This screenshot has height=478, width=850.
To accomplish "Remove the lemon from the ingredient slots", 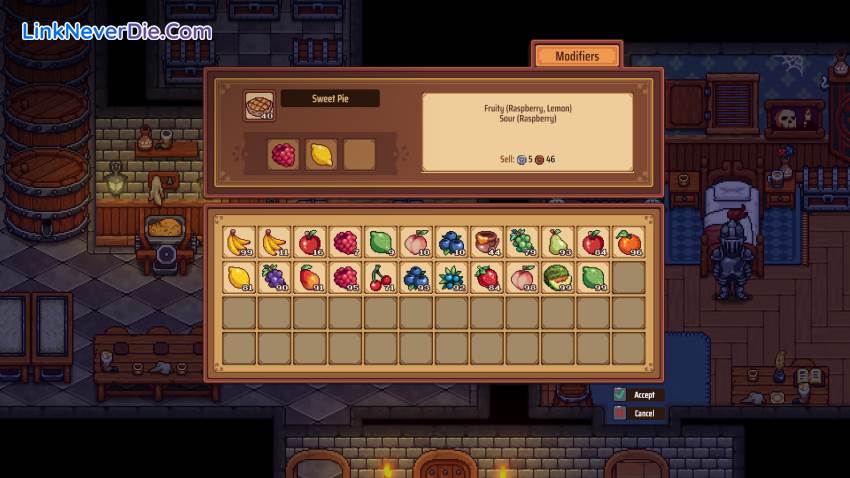I will coord(320,155).
